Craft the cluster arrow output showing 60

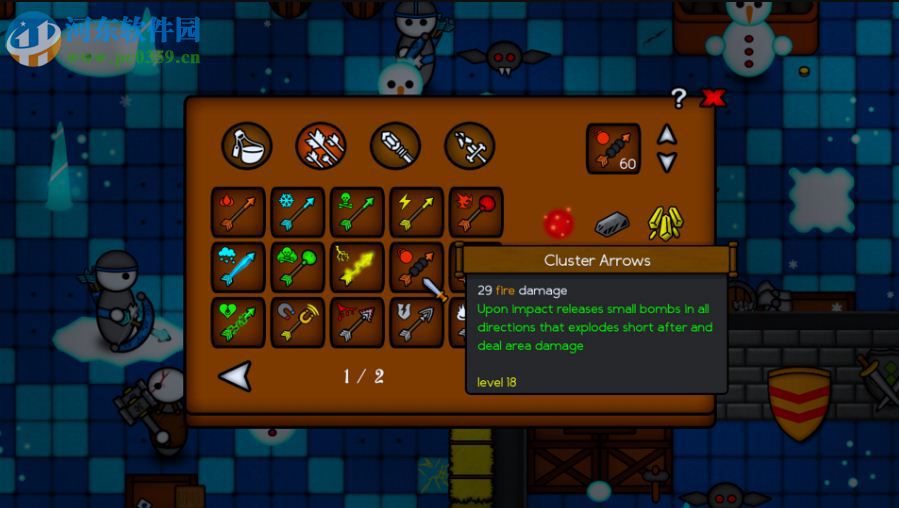tap(613, 148)
